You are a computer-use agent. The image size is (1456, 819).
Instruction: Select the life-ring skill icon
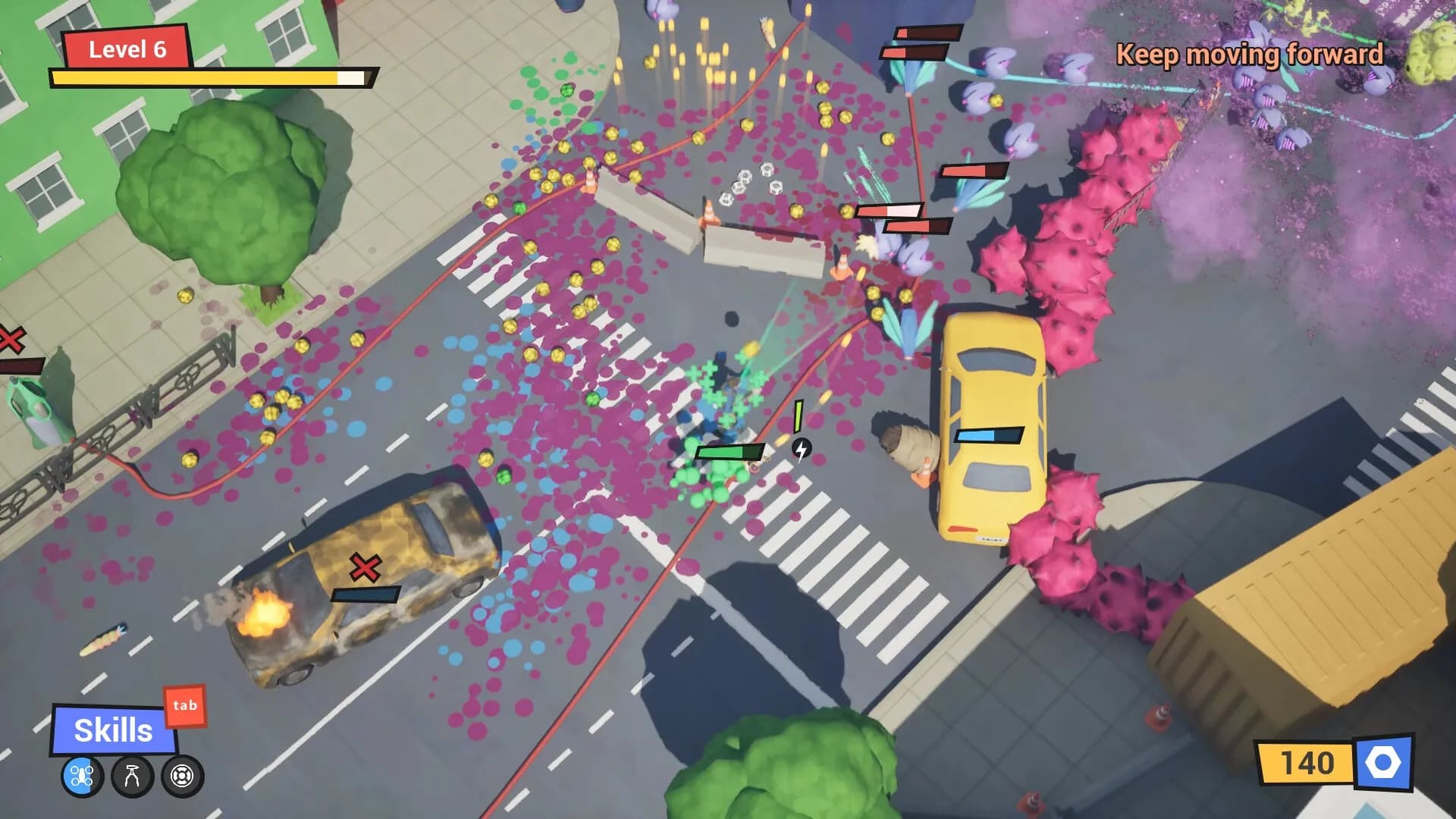(181, 775)
